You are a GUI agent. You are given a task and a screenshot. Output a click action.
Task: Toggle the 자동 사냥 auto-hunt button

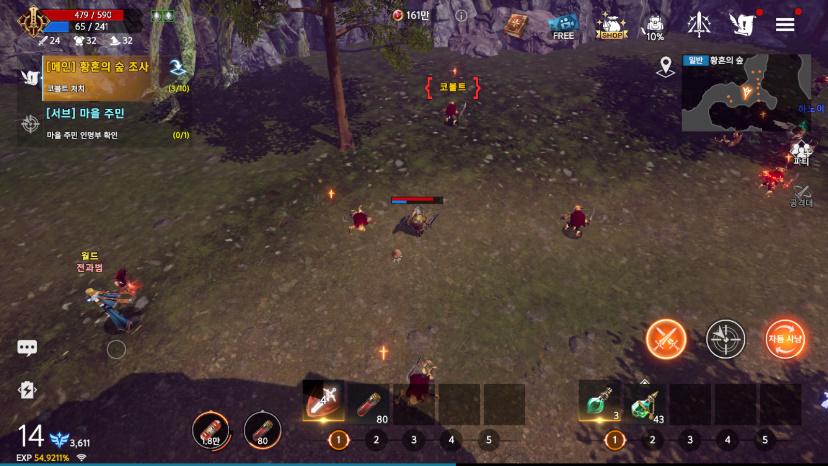click(786, 340)
